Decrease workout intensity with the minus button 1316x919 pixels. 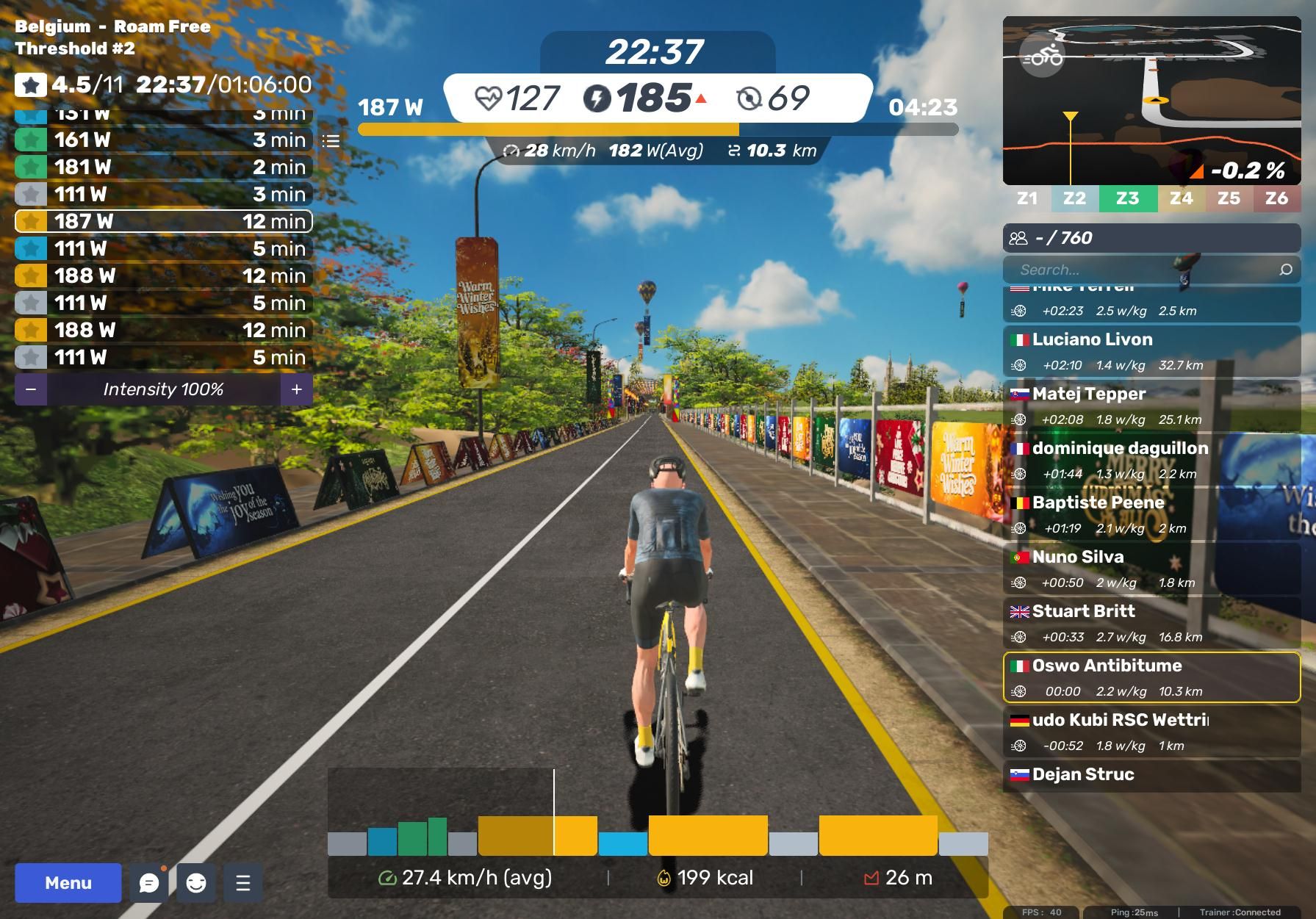tap(31, 389)
